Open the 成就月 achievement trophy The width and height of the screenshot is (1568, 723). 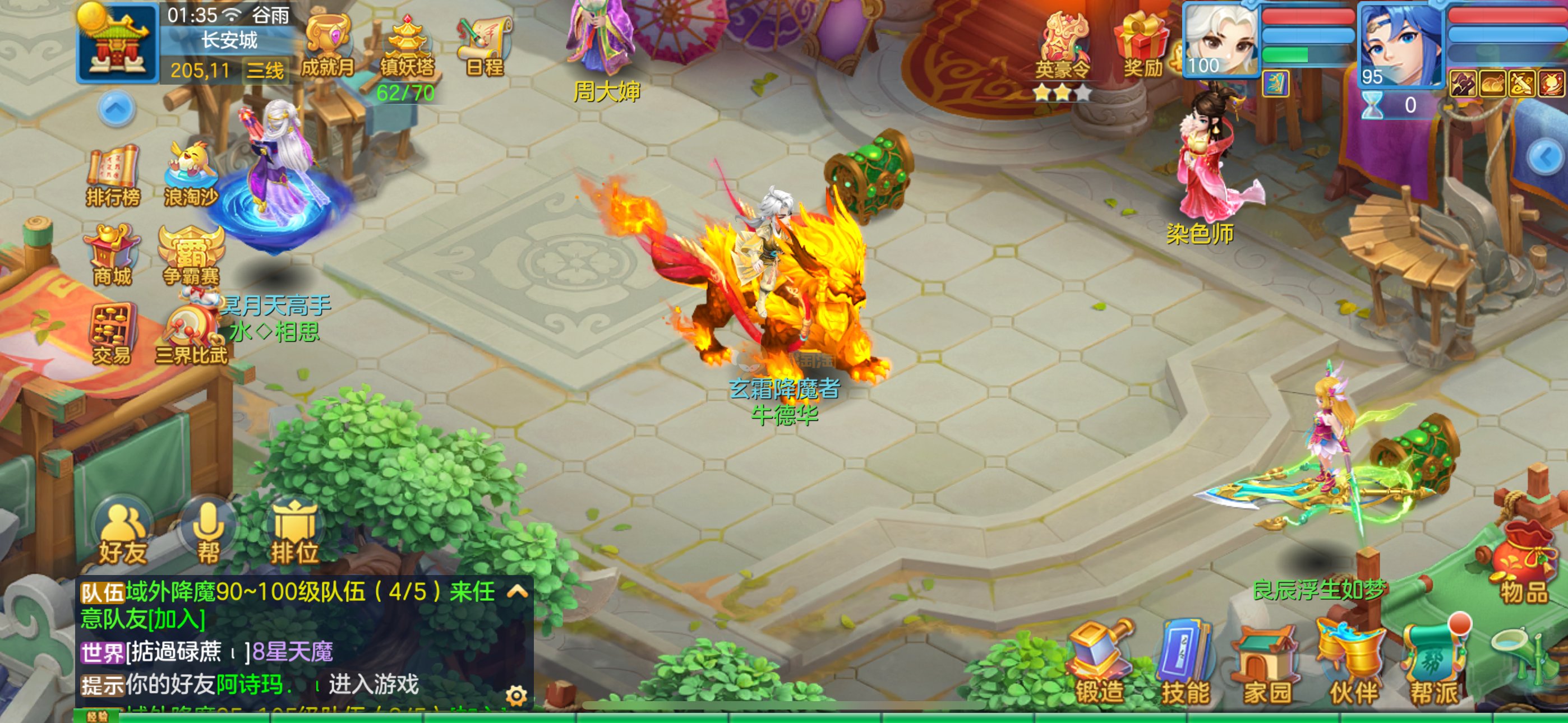[328, 45]
